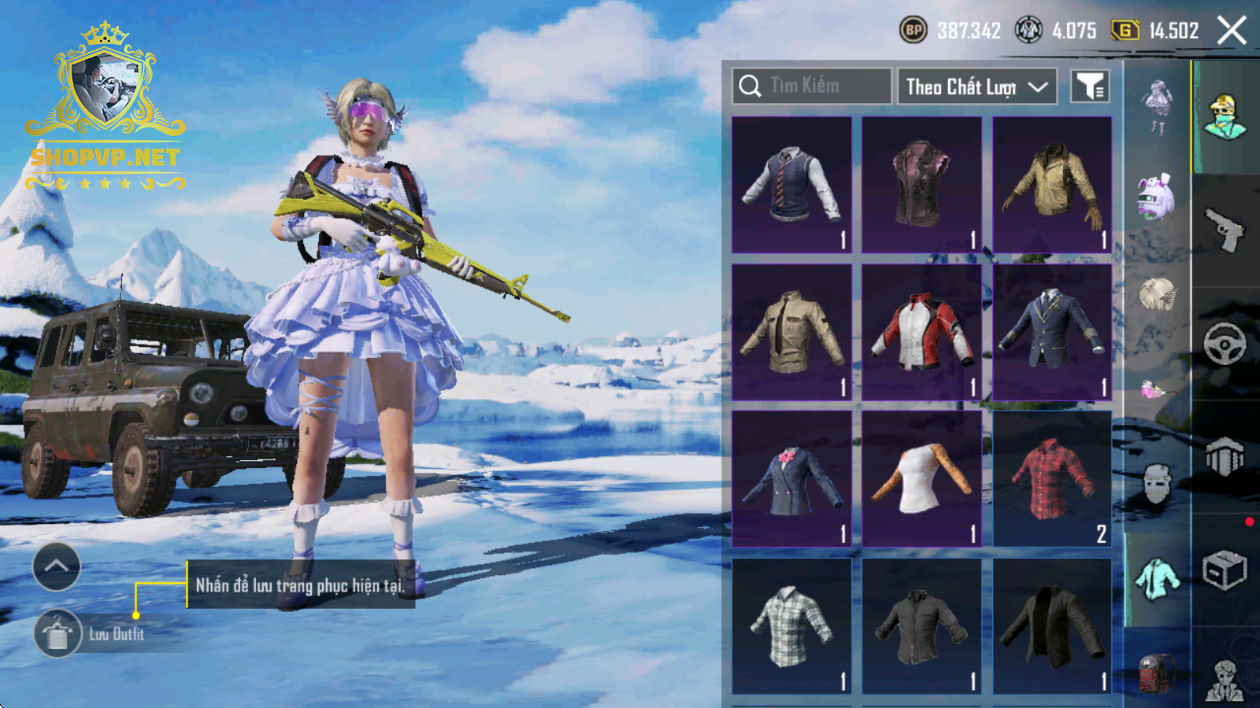Click the Lưu Outfit save button

(x=58, y=634)
